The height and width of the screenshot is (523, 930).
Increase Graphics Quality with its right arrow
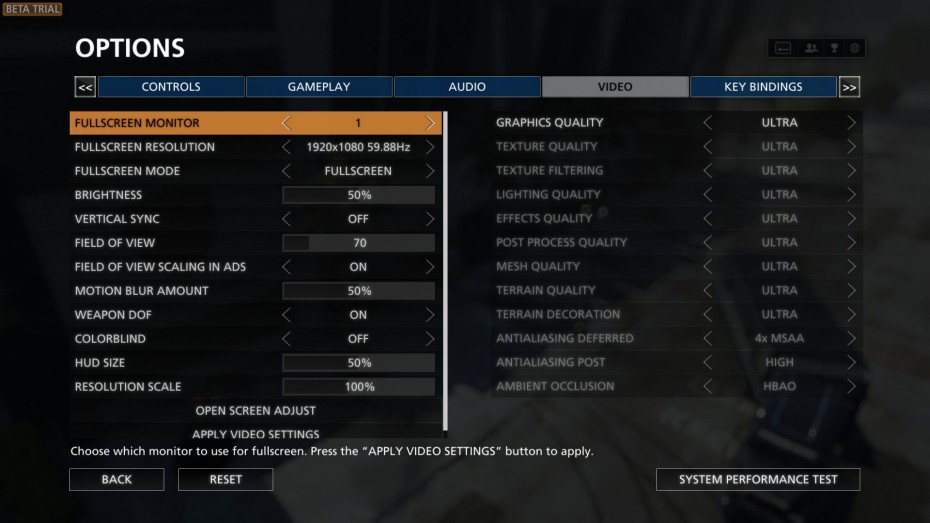[x=852, y=123]
